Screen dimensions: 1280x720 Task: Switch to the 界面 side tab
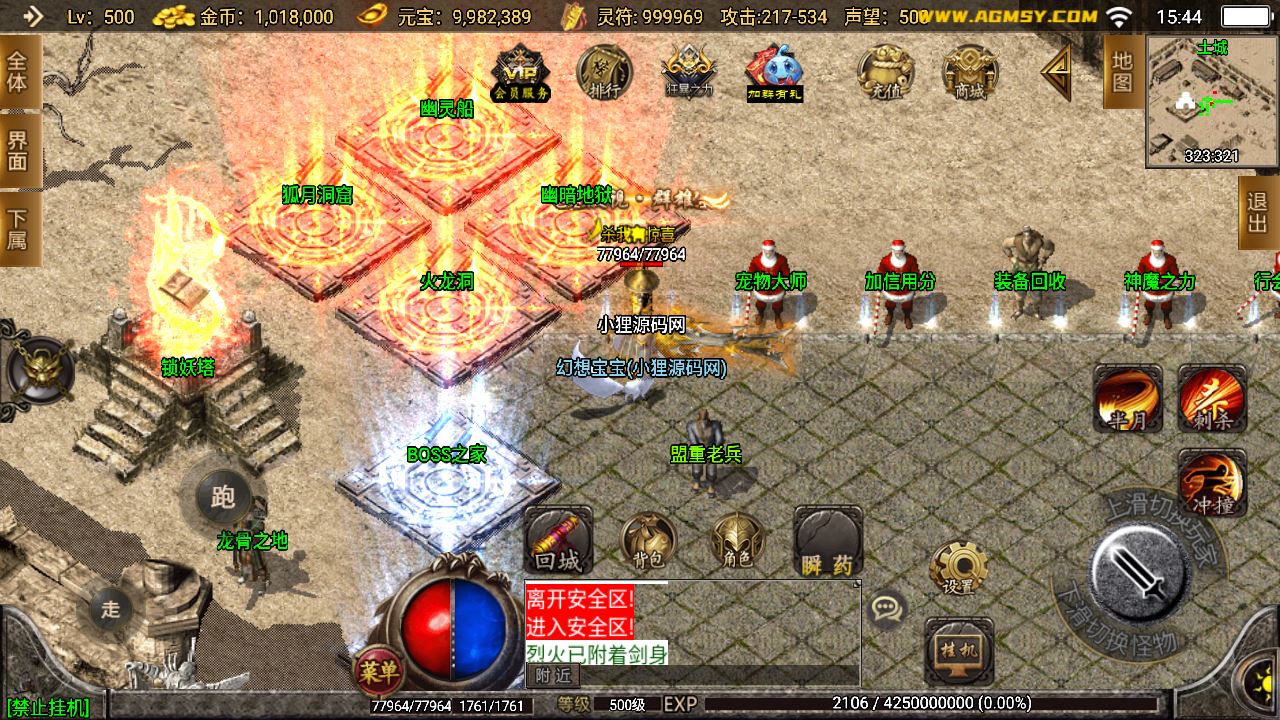click(18, 150)
